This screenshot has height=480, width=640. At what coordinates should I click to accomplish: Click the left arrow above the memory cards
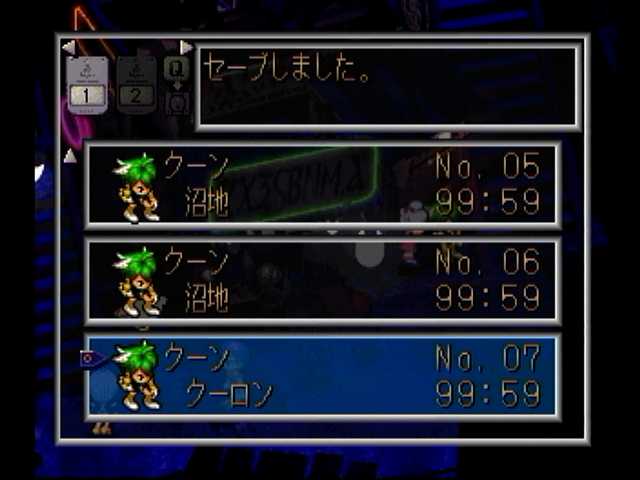[68, 47]
